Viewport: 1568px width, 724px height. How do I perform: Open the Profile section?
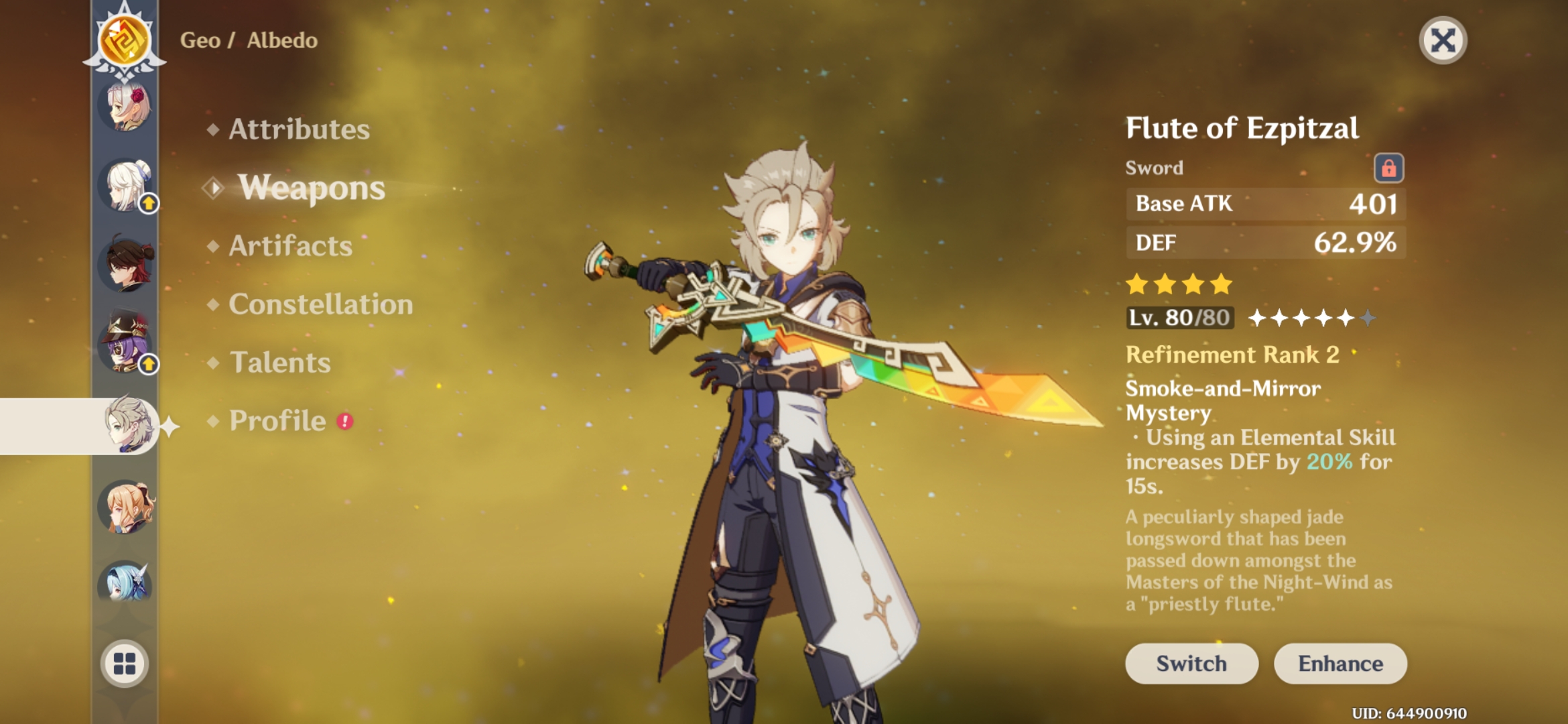275,421
